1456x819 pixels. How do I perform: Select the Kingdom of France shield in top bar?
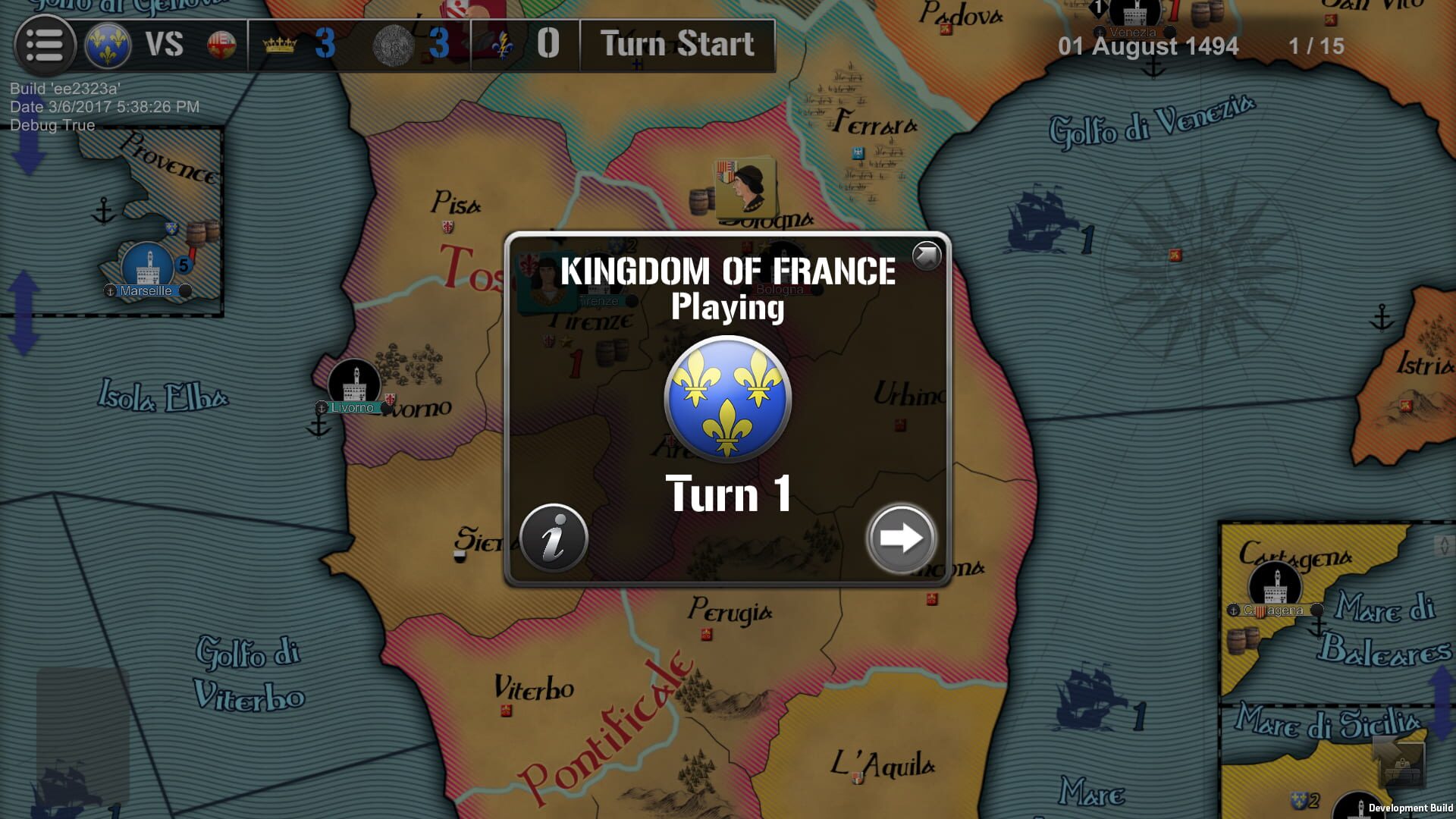[108, 45]
